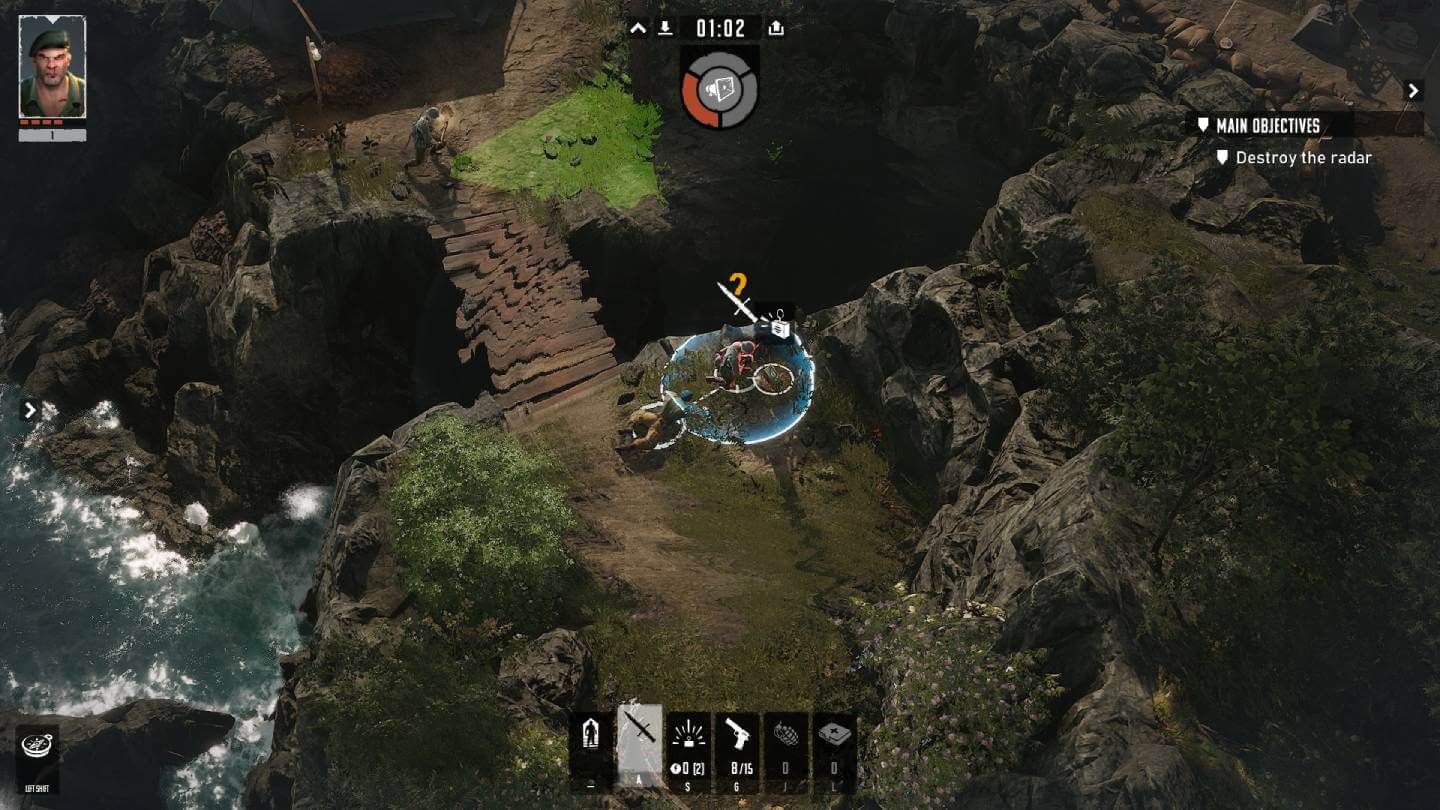Open the left edge arrow panel
Screen dimensions: 1440x810
tap(29, 409)
